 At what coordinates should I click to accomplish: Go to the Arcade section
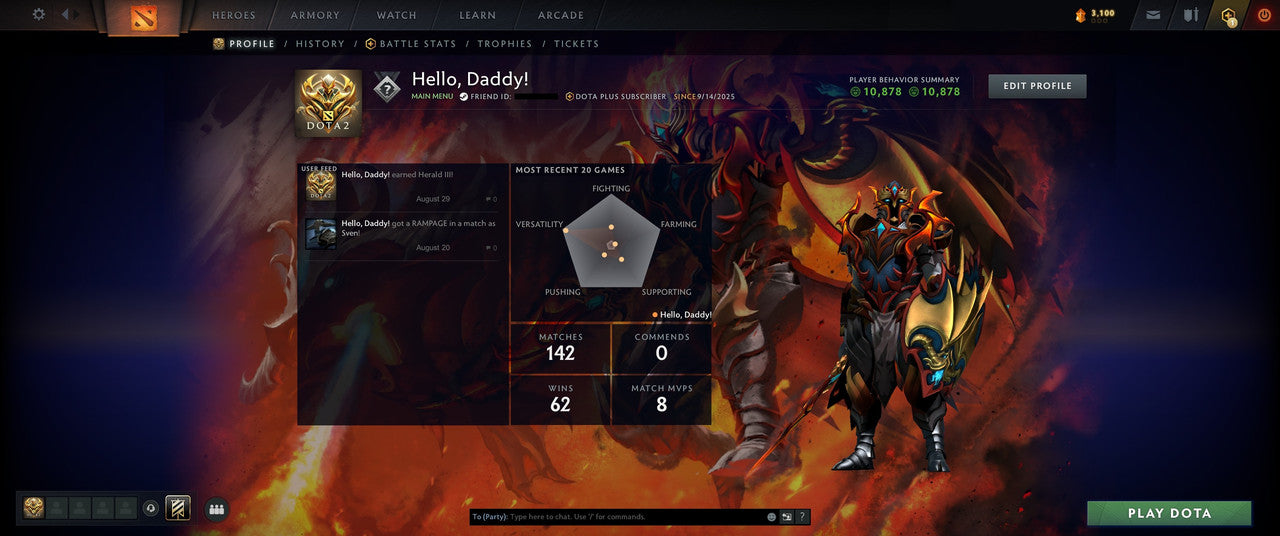click(561, 16)
